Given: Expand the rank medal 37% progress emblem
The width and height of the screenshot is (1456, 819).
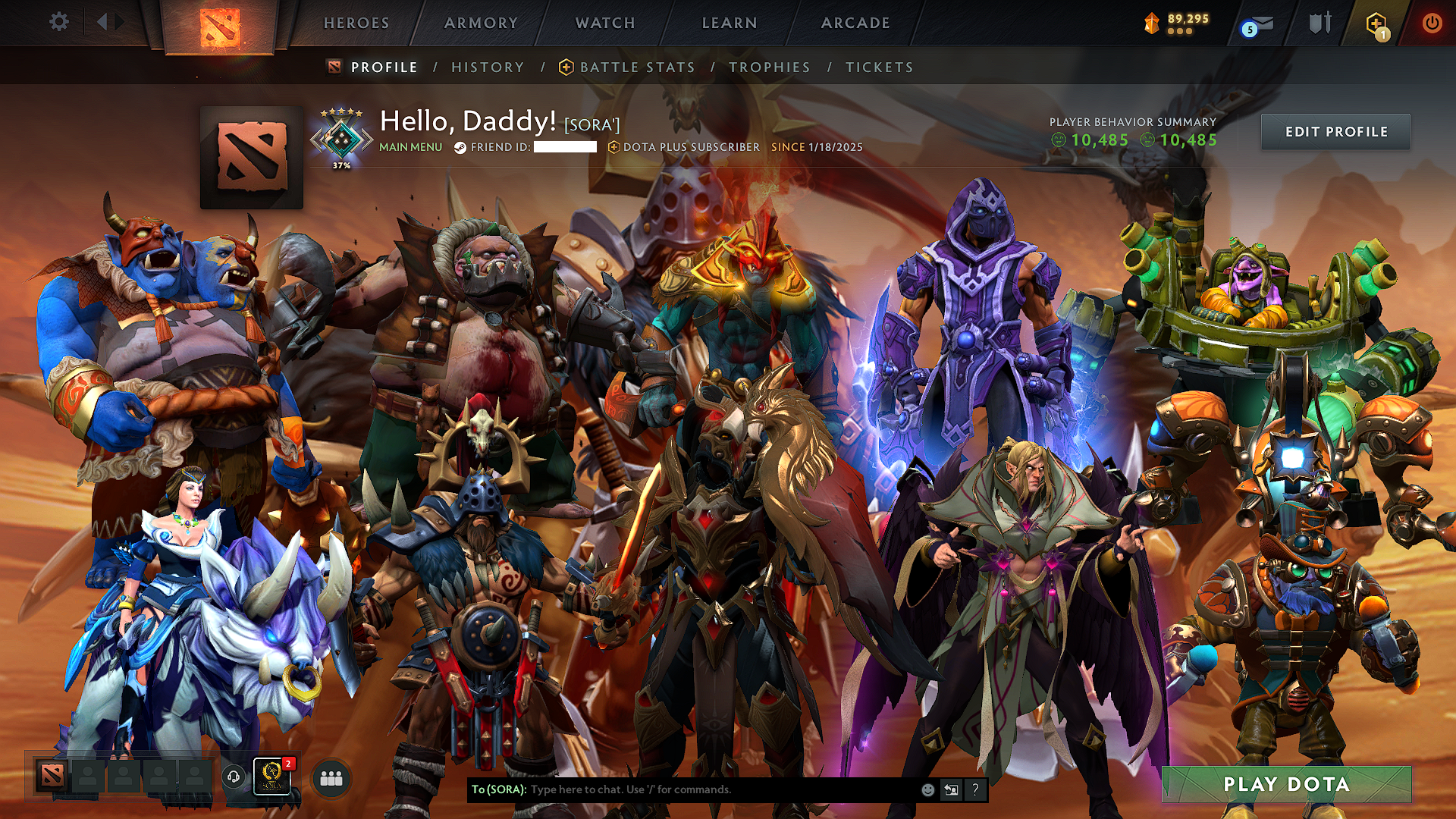Looking at the screenshot, I should pos(340,135).
